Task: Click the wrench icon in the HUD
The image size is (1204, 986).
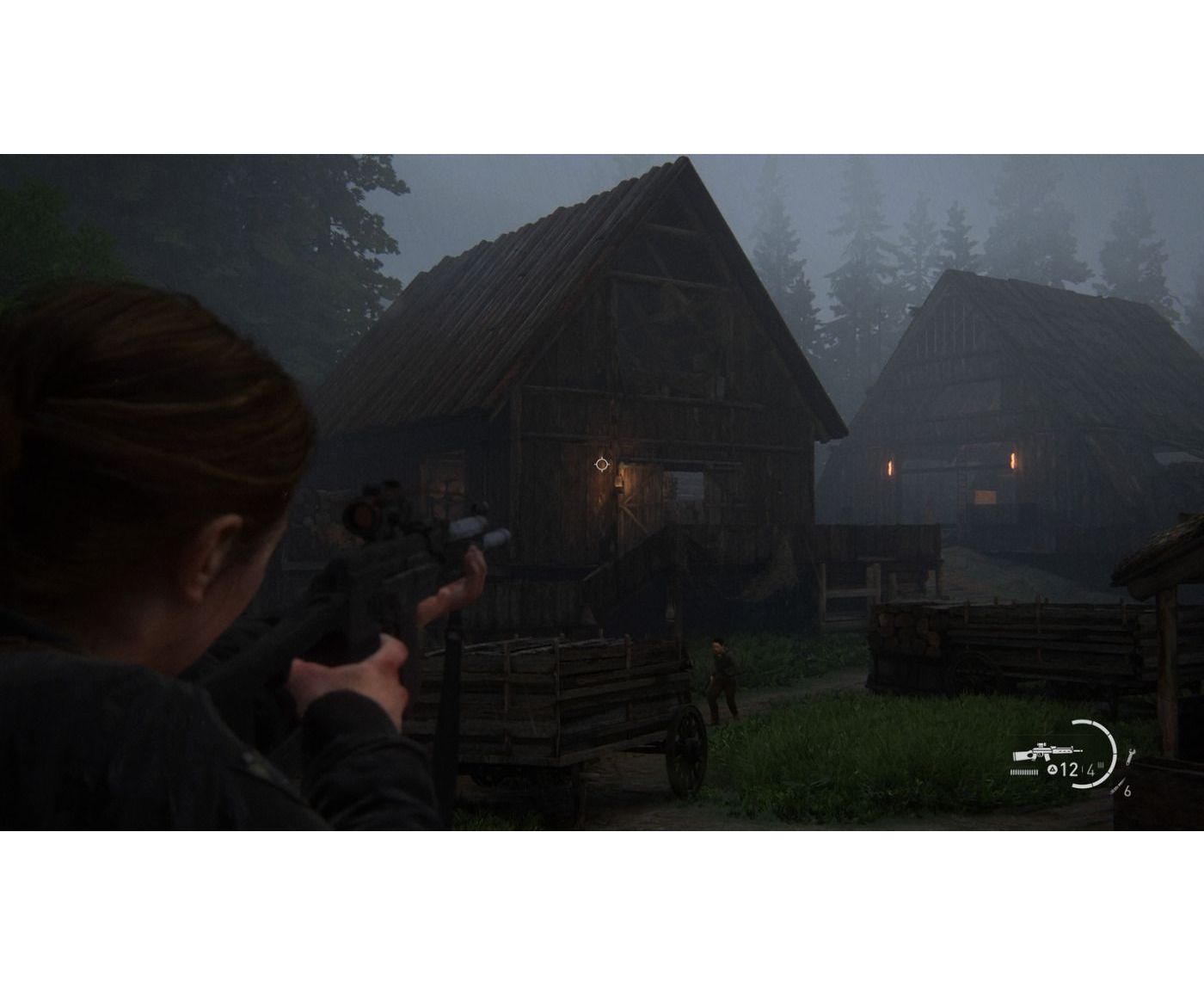Action: coord(1129,755)
